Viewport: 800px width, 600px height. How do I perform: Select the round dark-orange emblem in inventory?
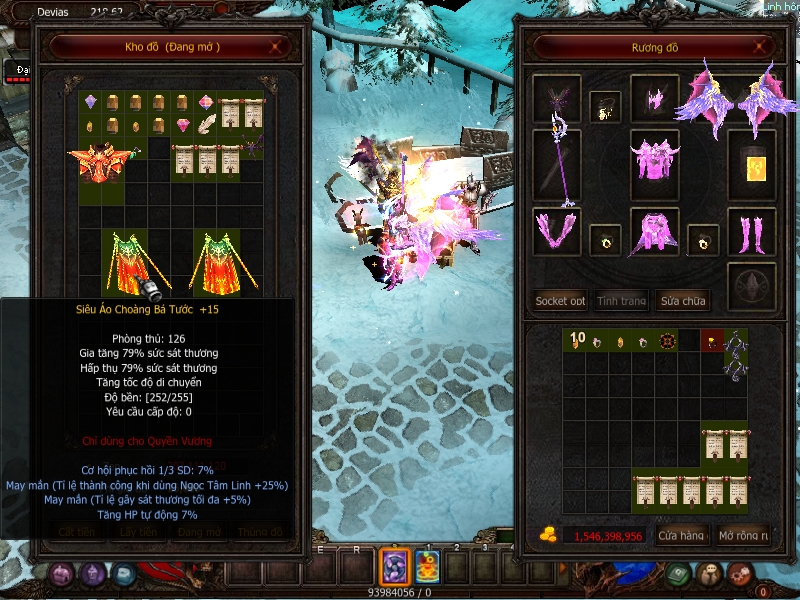click(666, 342)
